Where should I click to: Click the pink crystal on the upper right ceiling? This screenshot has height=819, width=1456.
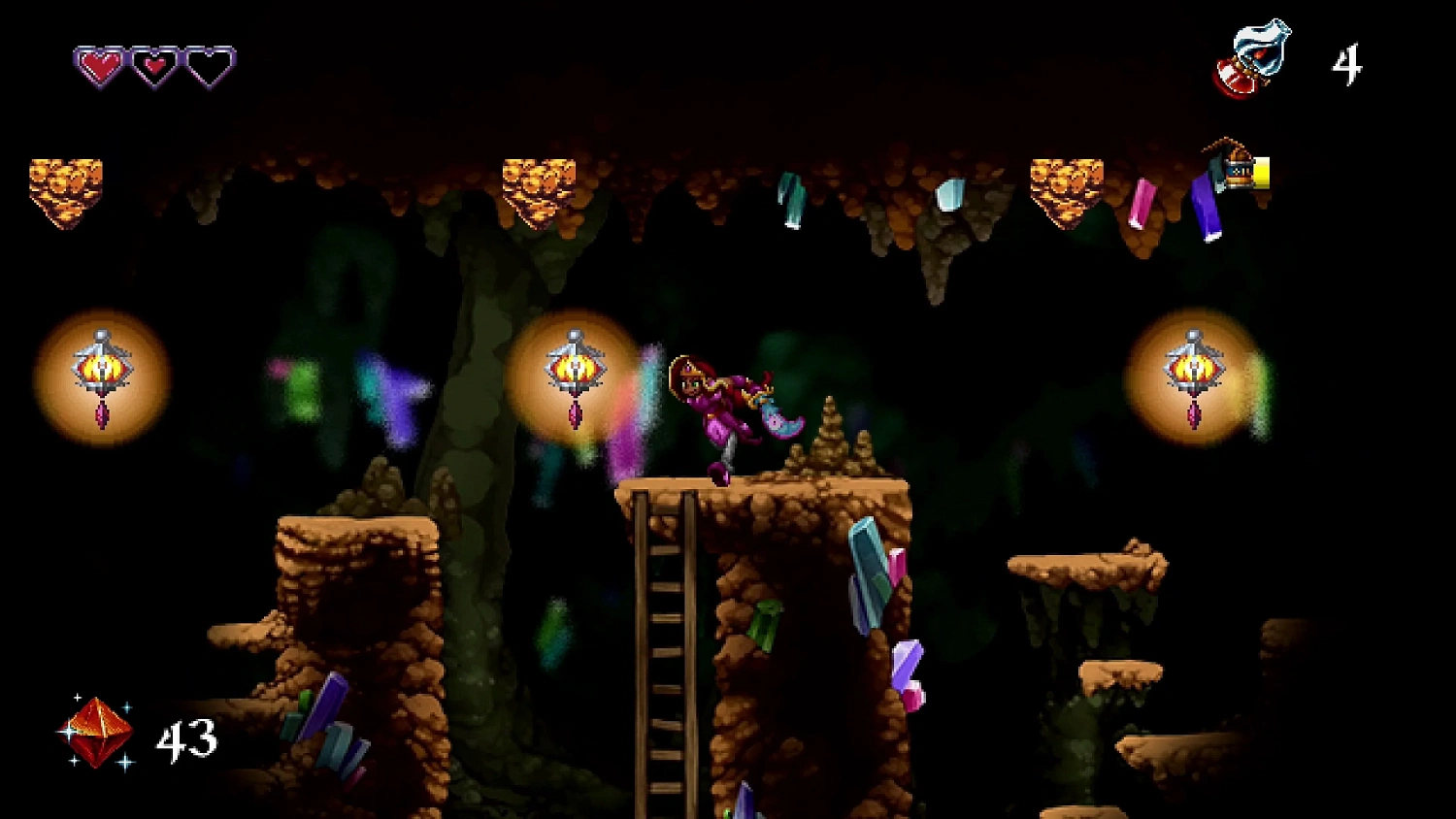(1142, 199)
